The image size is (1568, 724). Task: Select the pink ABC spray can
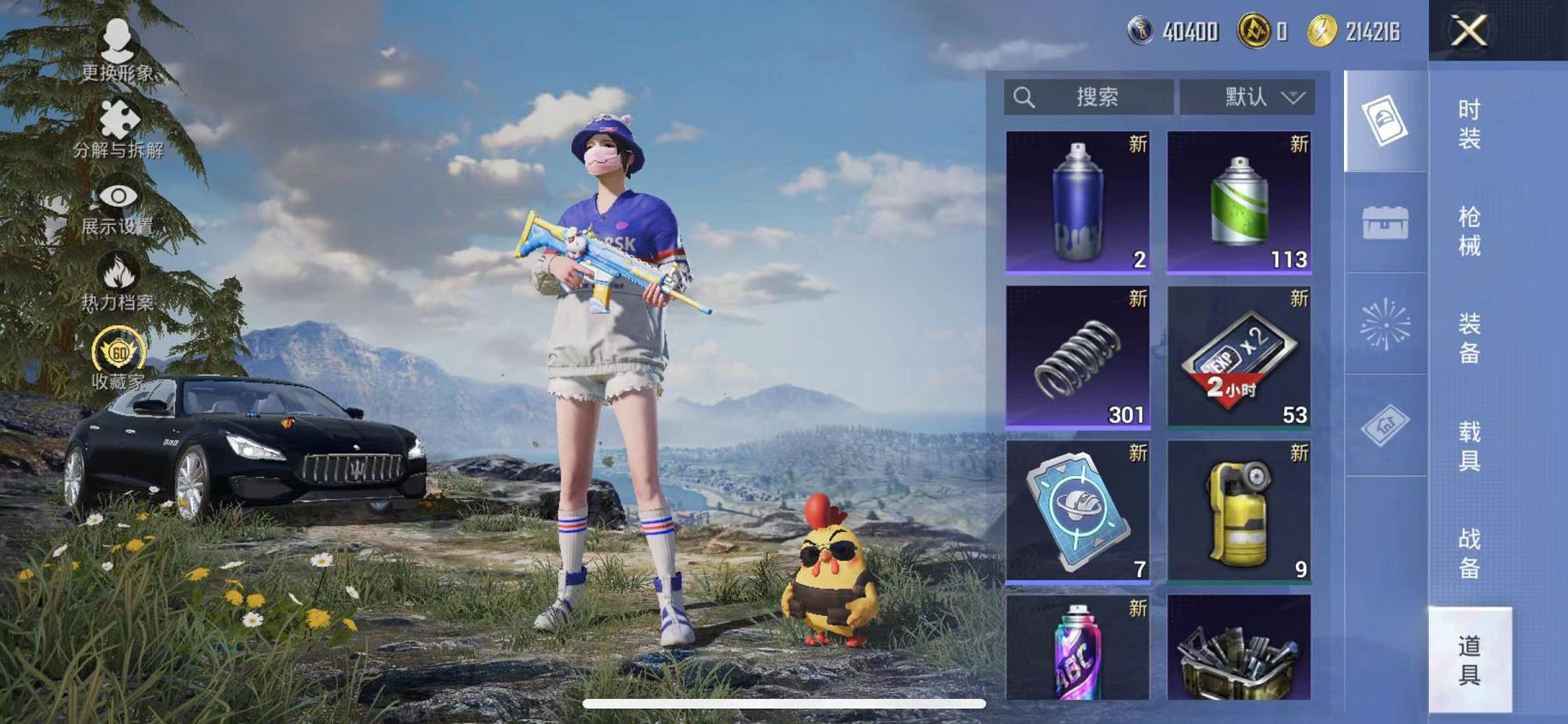(1077, 649)
